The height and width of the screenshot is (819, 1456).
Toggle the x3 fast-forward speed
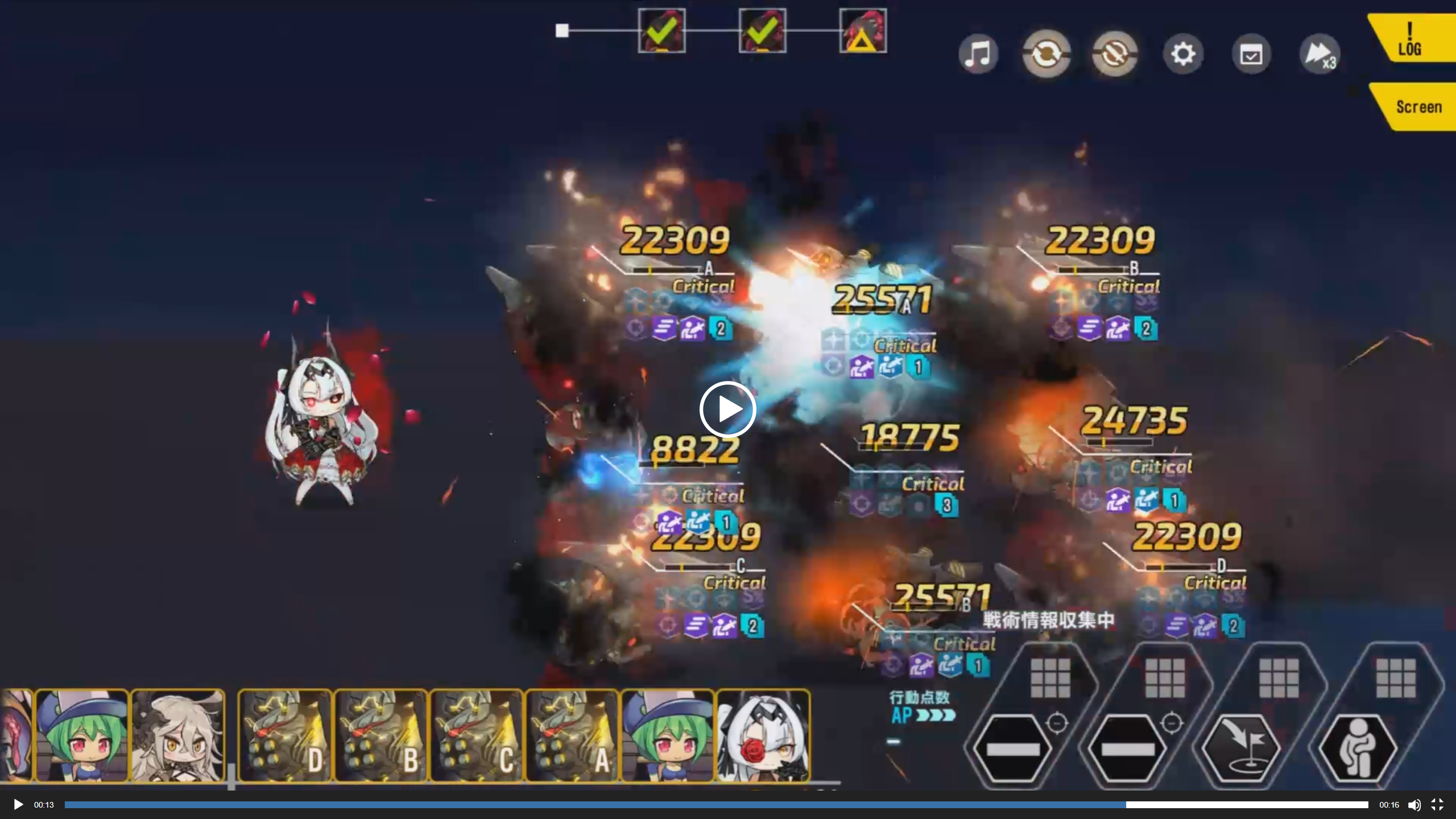tap(1319, 55)
